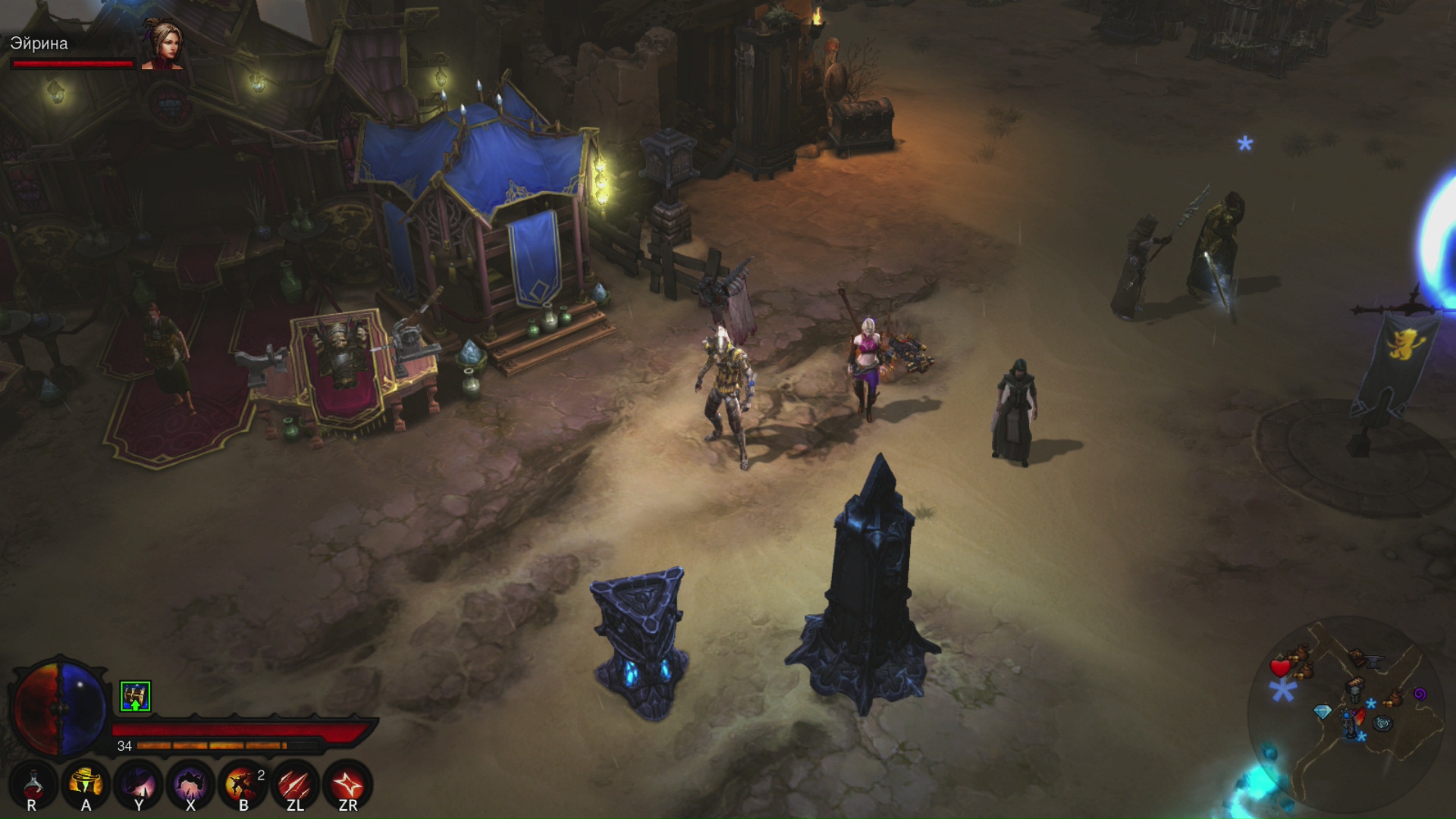Click the red heart marker on minimap
The height and width of the screenshot is (819, 1456).
1280,668
